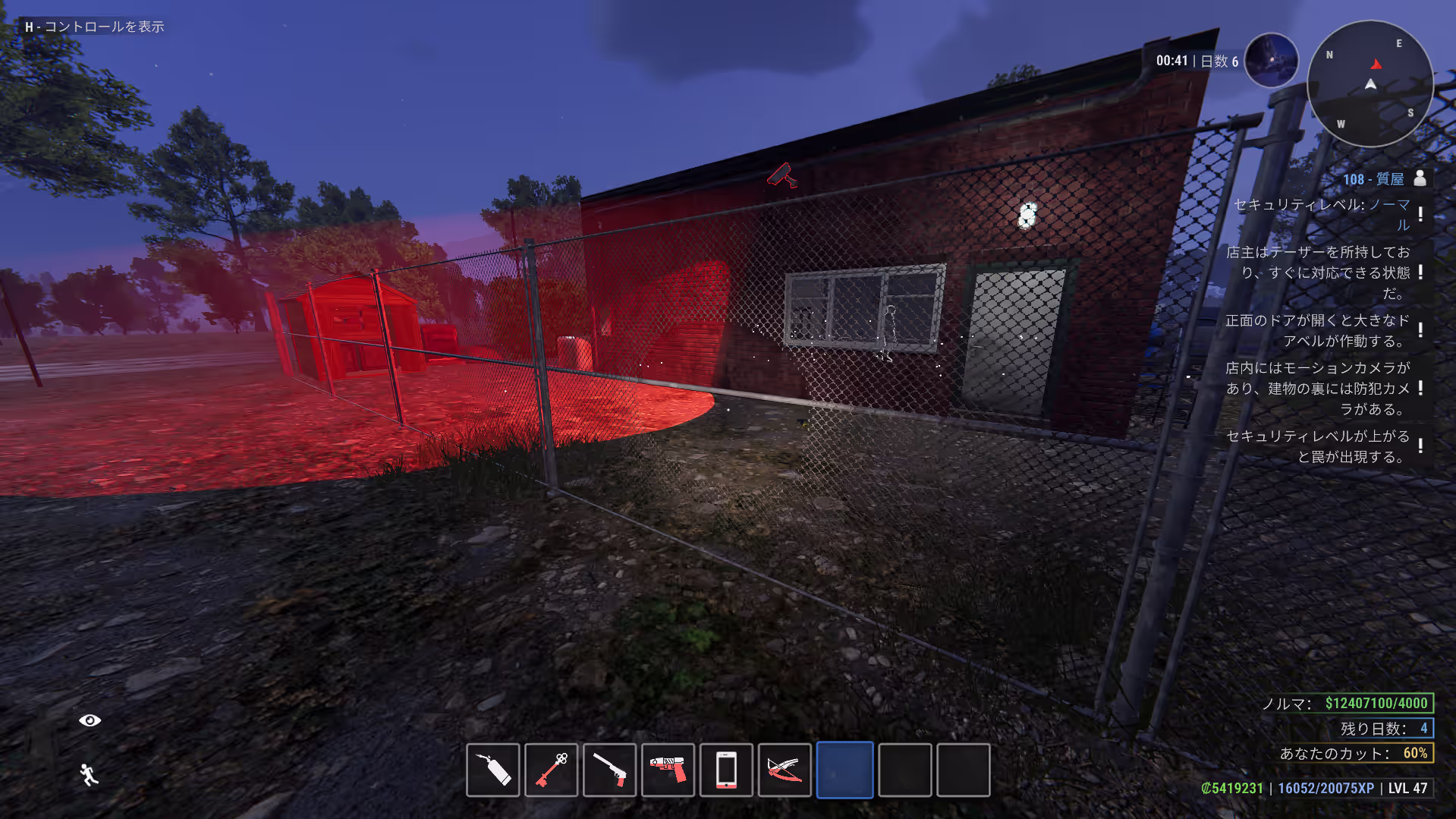This screenshot has width=1456, height=819.
Task: Select the taser pistol slot
Action: (668, 770)
